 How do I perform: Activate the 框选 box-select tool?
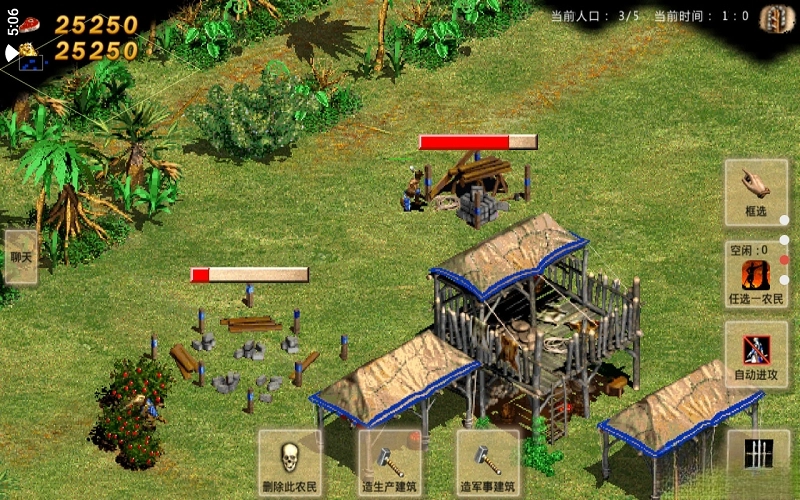click(756, 192)
